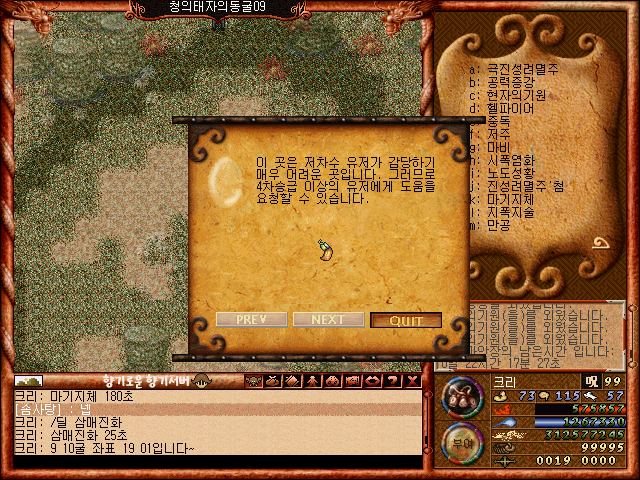Click the spiral icon on the spell scroll

601,243
